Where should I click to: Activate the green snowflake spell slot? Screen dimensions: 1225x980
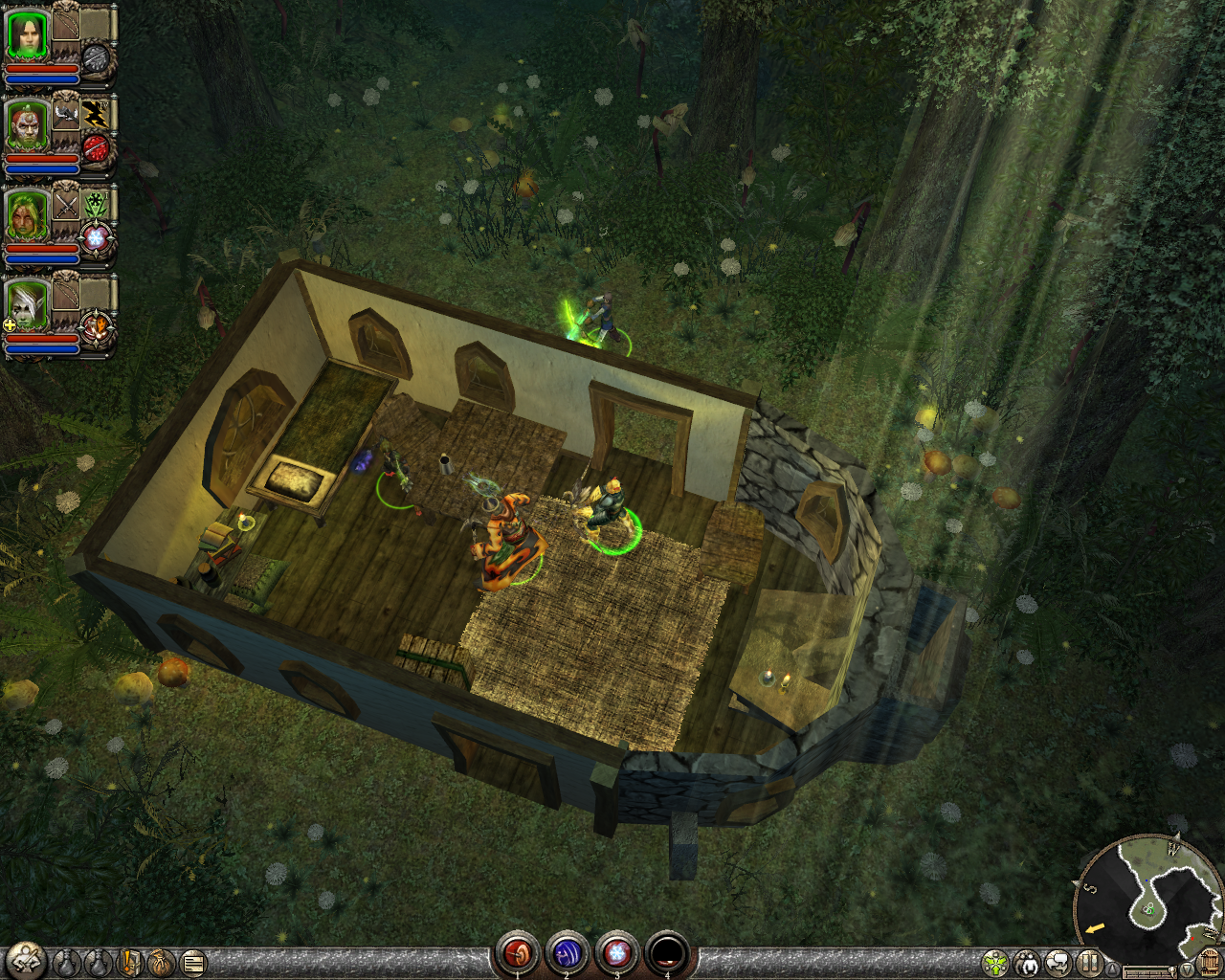94,204
